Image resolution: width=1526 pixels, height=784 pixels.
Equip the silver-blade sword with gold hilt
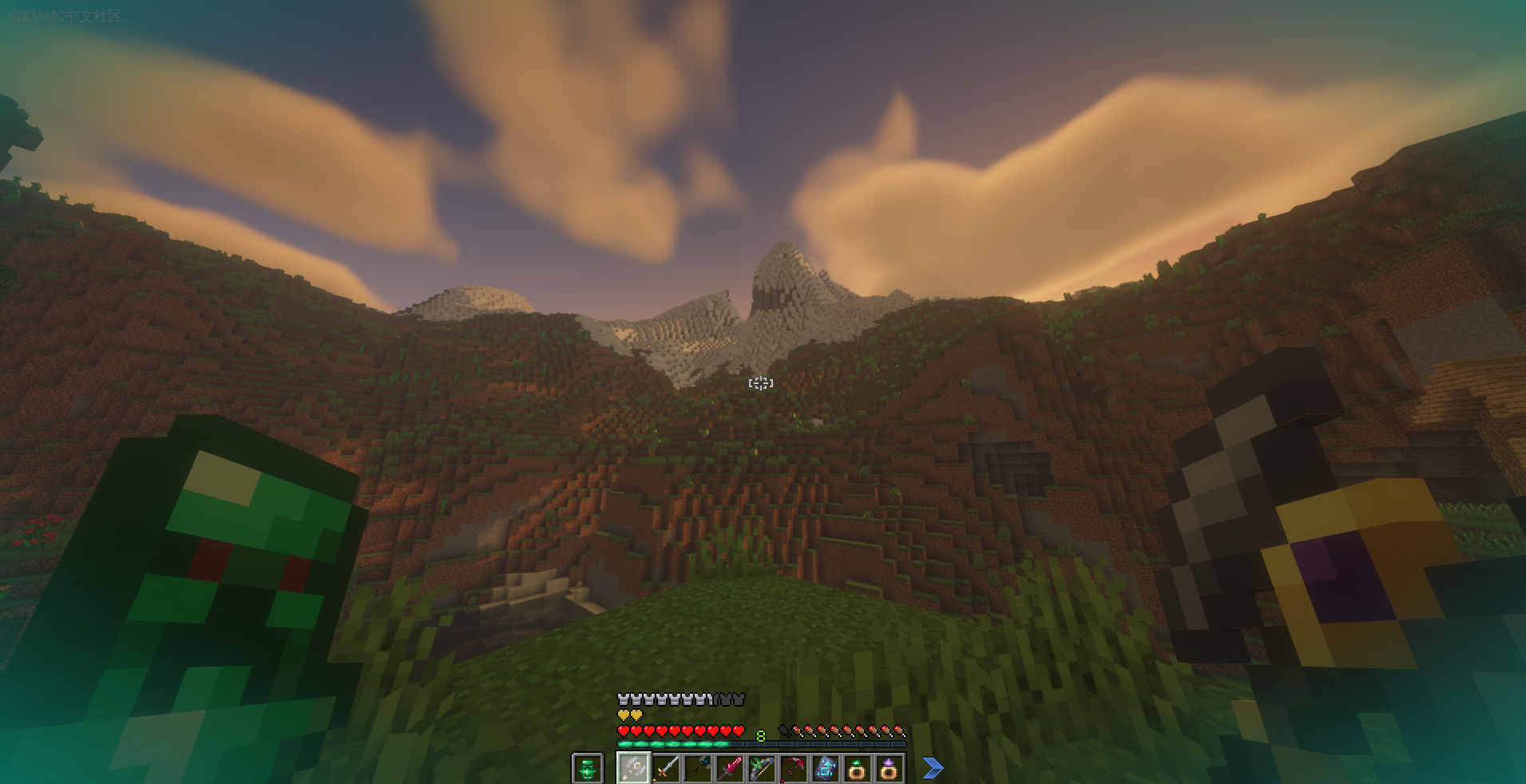coord(666,769)
